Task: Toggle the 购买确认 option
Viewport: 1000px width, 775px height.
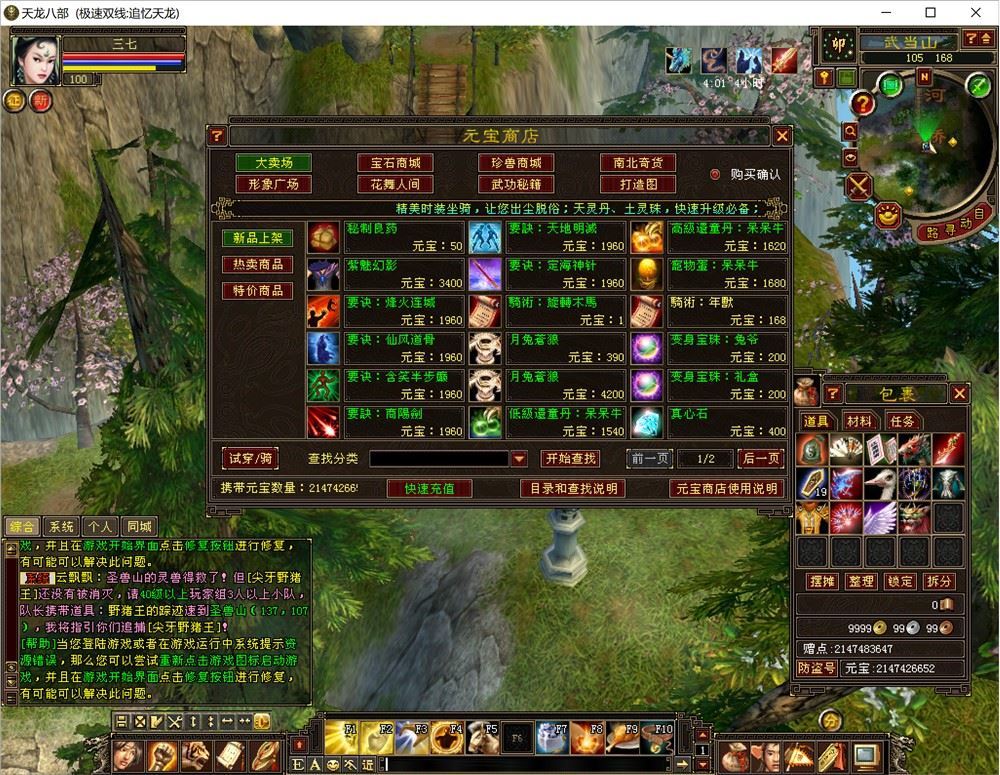Action: click(715, 174)
